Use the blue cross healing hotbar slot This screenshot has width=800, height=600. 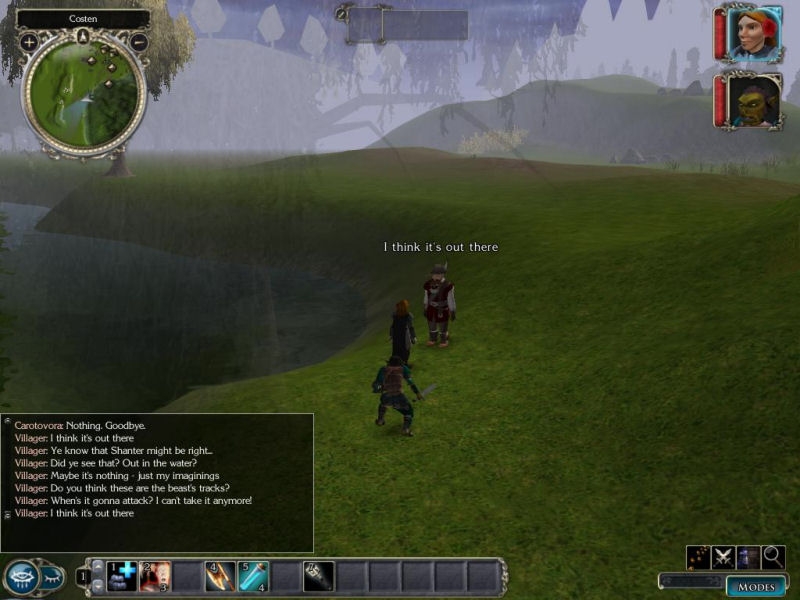pos(122,575)
